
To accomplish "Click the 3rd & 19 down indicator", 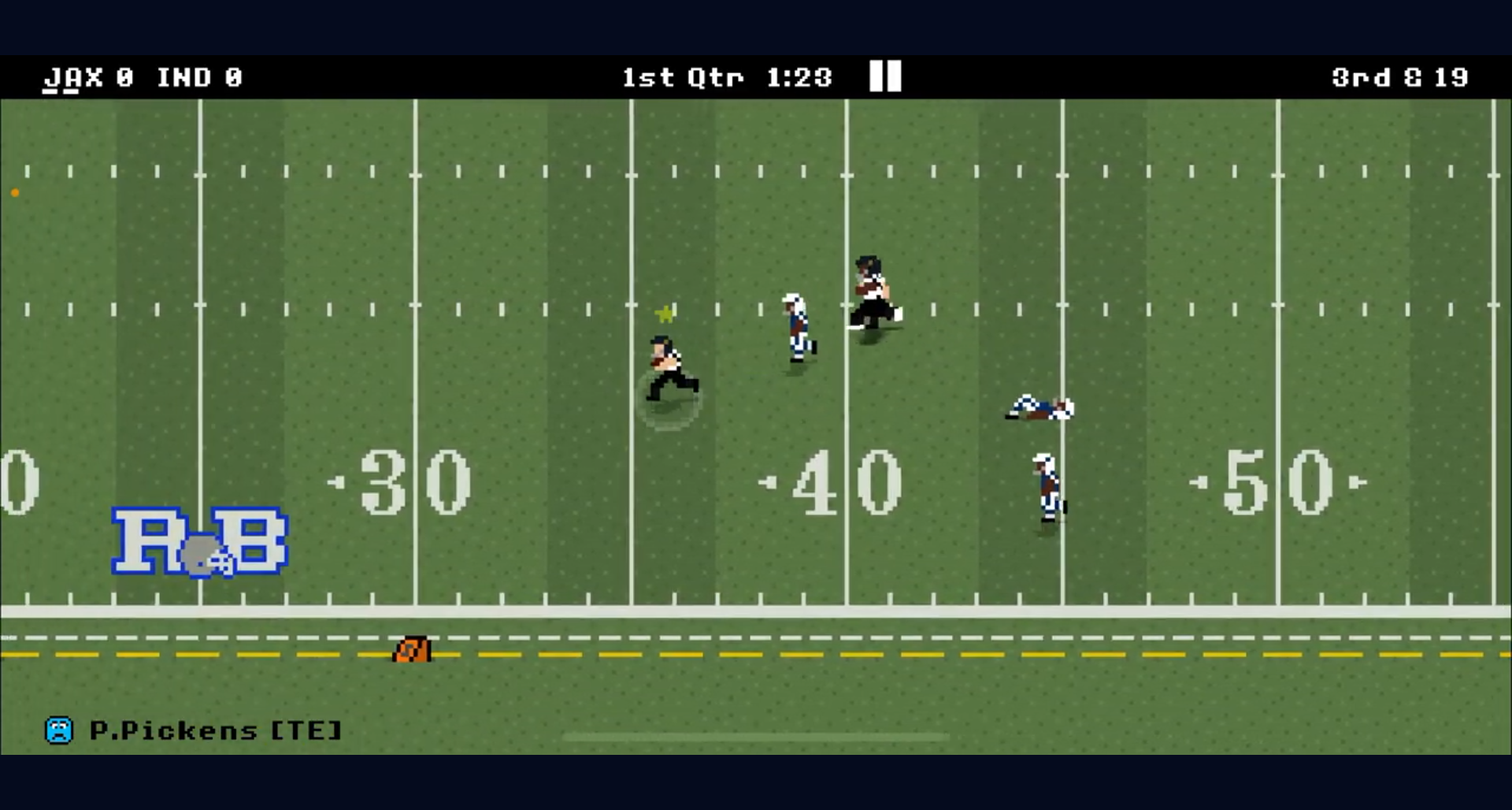I will [x=1399, y=77].
